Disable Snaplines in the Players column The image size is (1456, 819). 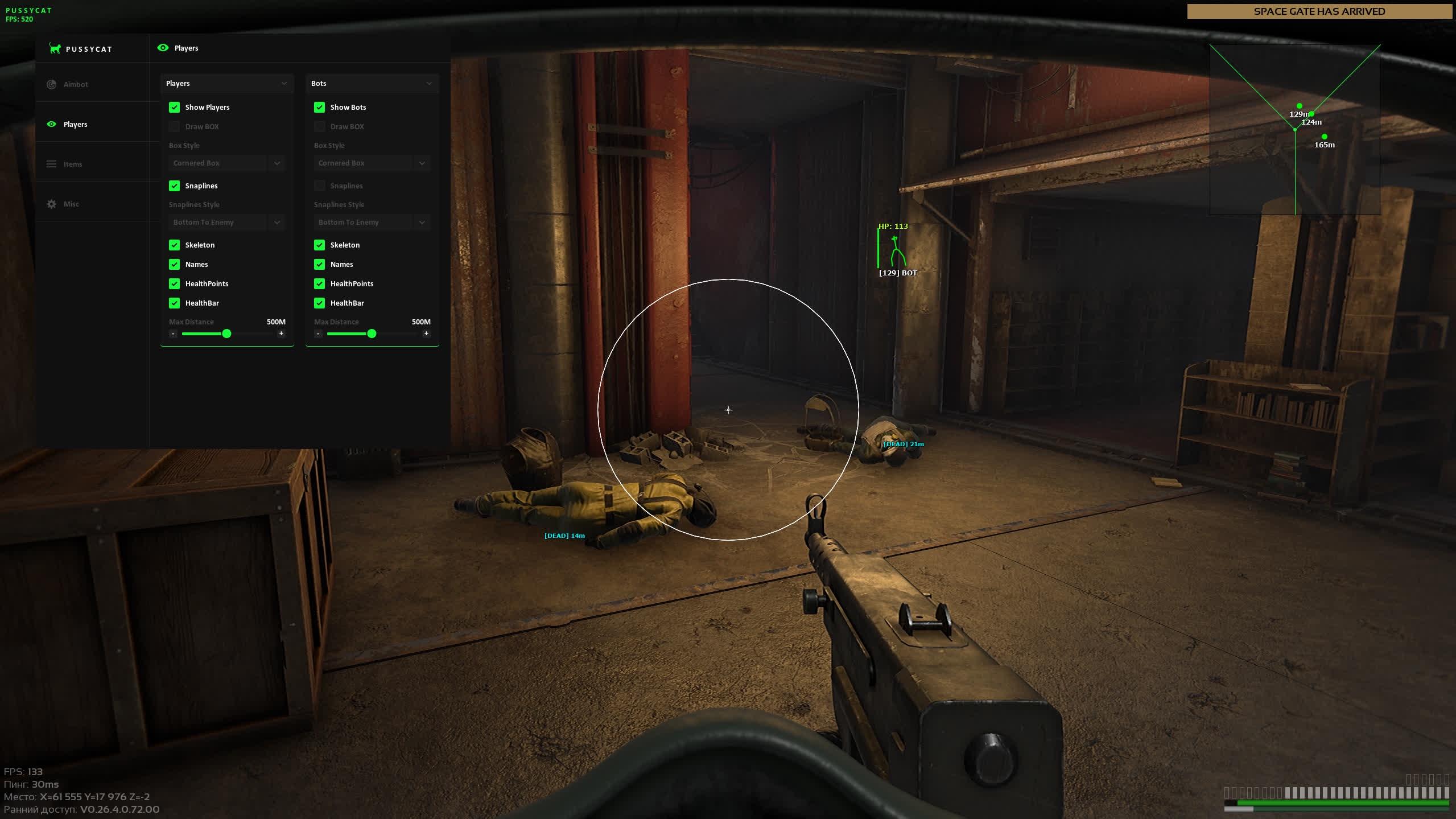174,186
